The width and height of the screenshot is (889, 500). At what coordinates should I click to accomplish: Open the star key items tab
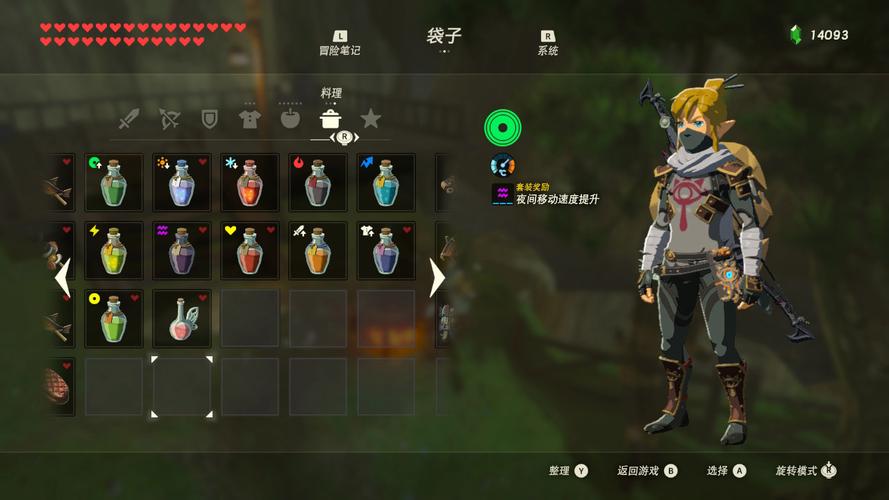tap(371, 120)
